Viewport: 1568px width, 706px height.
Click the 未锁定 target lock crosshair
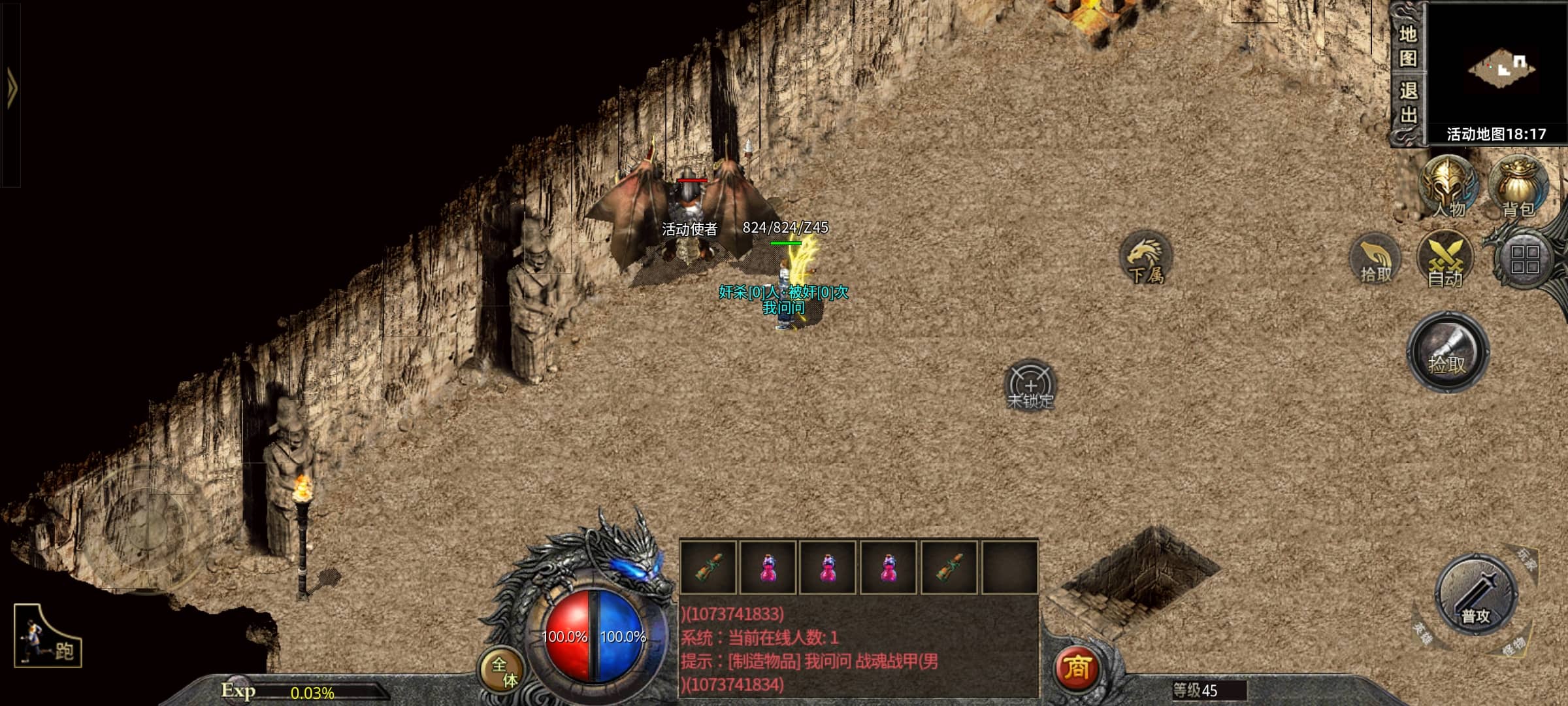(x=1030, y=386)
